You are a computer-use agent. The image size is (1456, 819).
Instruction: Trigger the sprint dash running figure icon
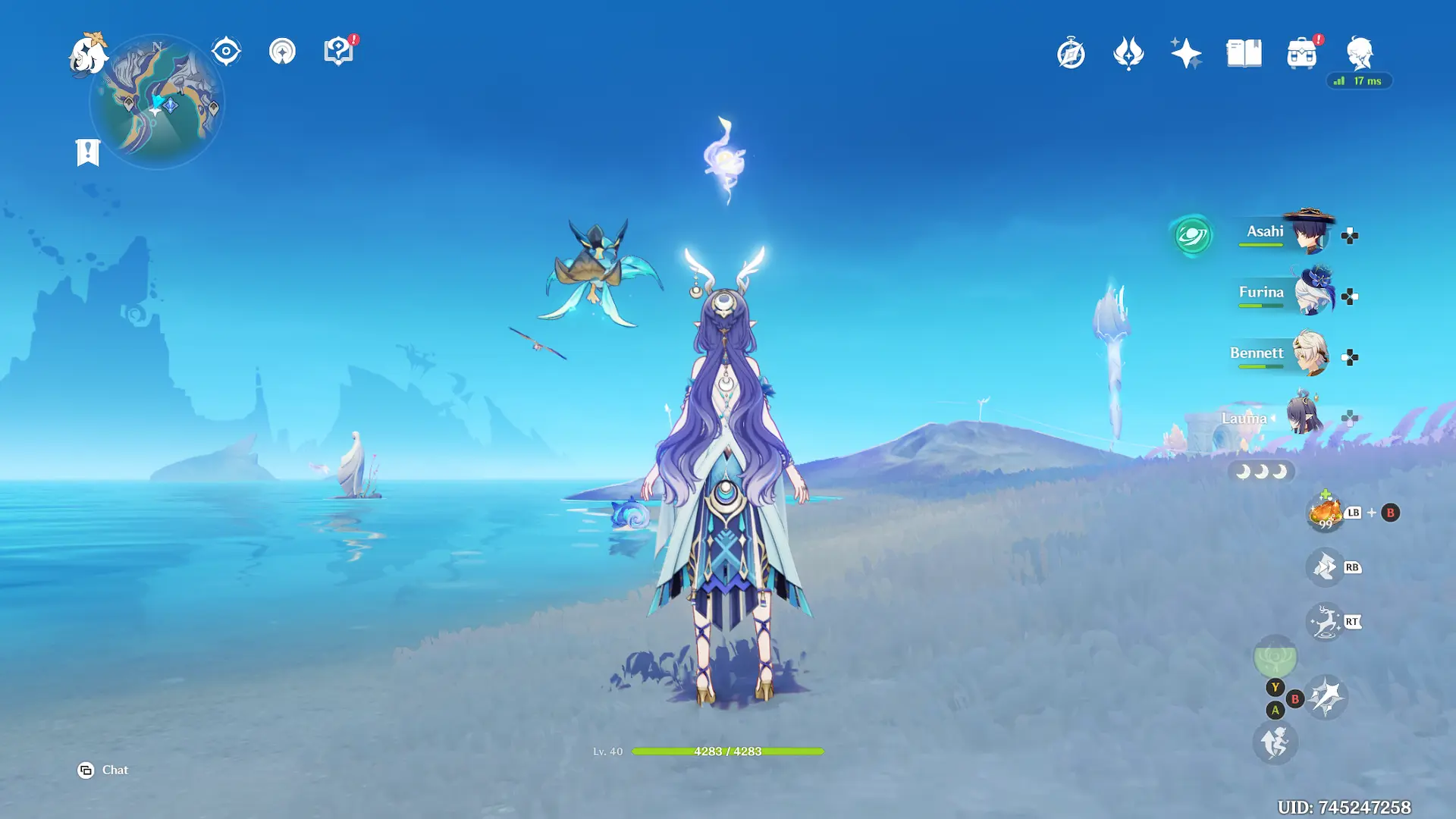click(x=1275, y=742)
